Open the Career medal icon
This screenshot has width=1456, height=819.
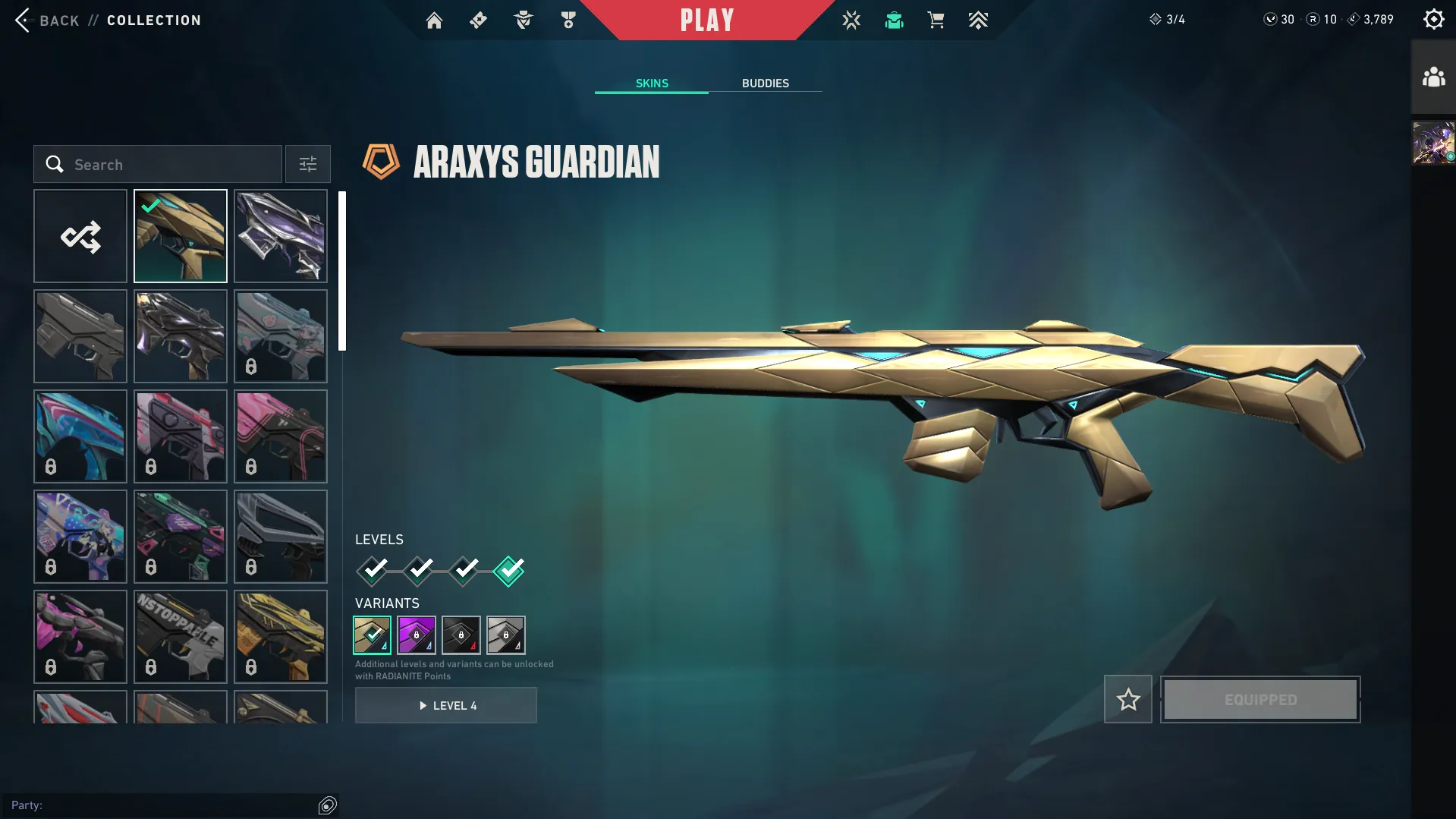click(x=567, y=20)
